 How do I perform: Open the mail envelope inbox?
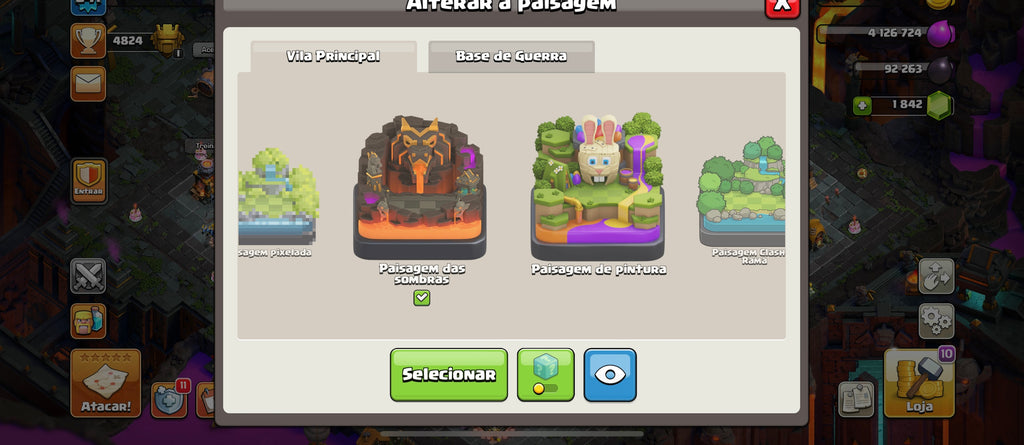coord(88,84)
